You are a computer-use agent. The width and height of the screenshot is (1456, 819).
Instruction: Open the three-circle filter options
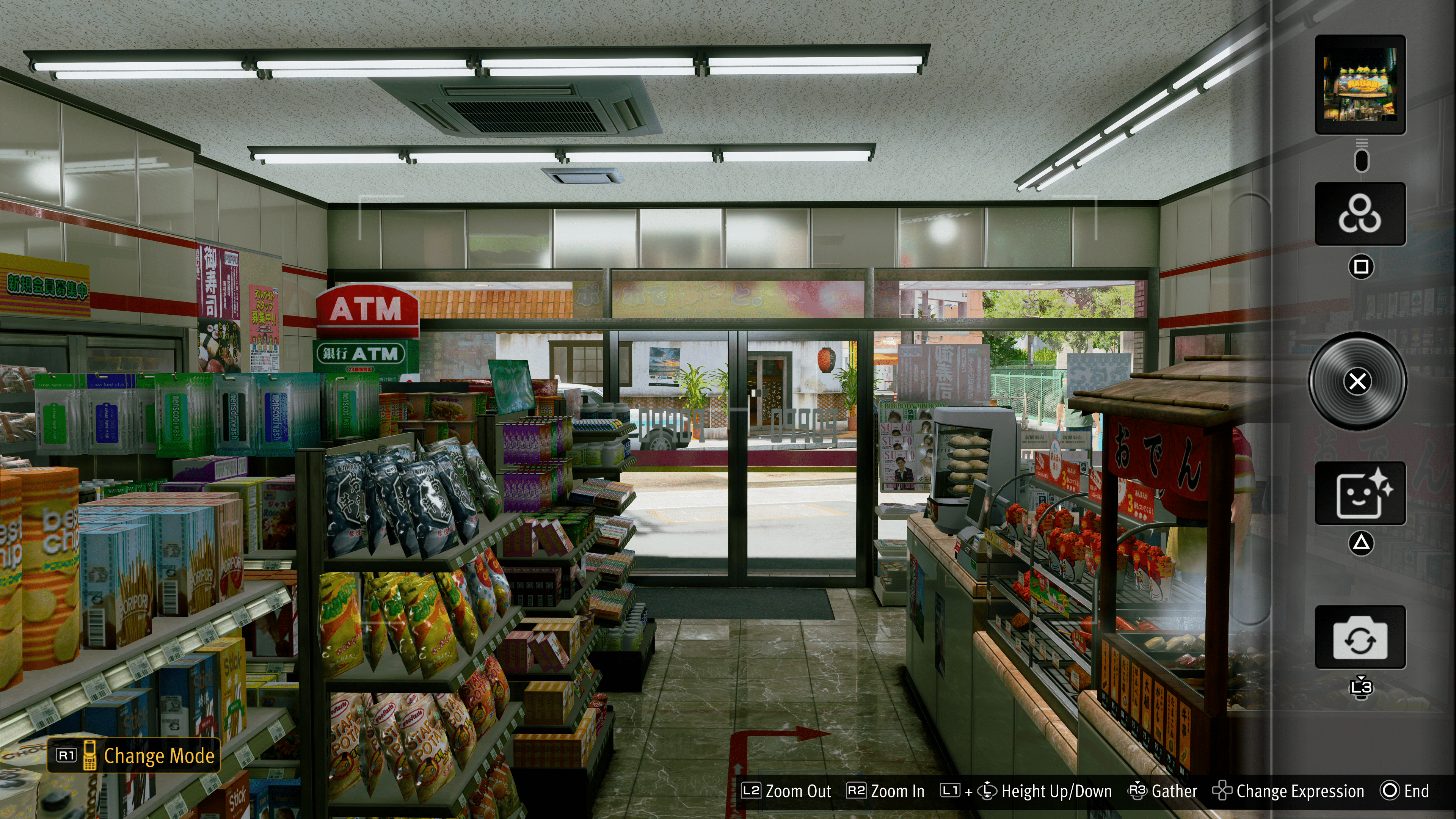click(x=1360, y=213)
